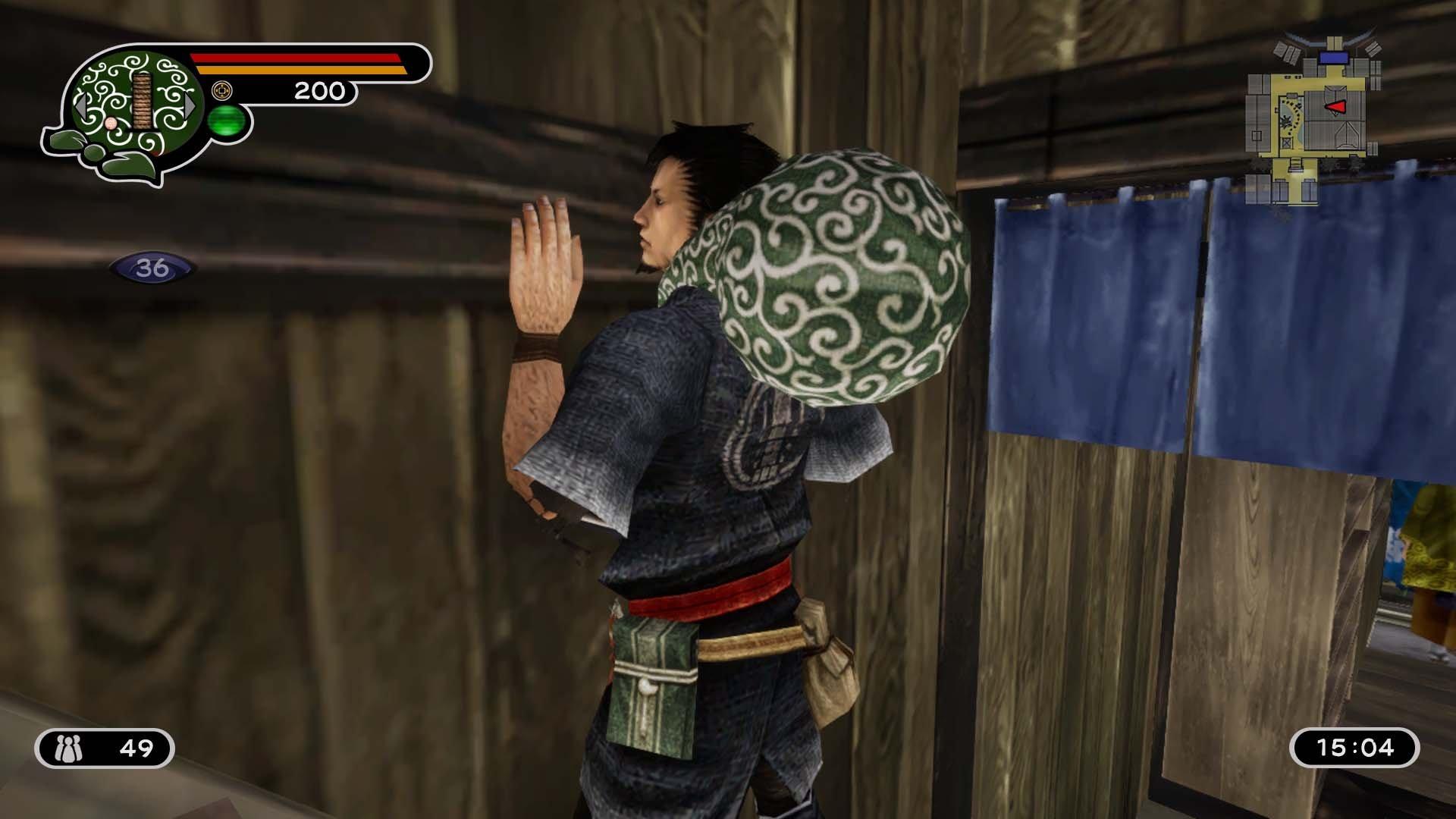Toggle the green stealth orb indicator

pos(229,122)
